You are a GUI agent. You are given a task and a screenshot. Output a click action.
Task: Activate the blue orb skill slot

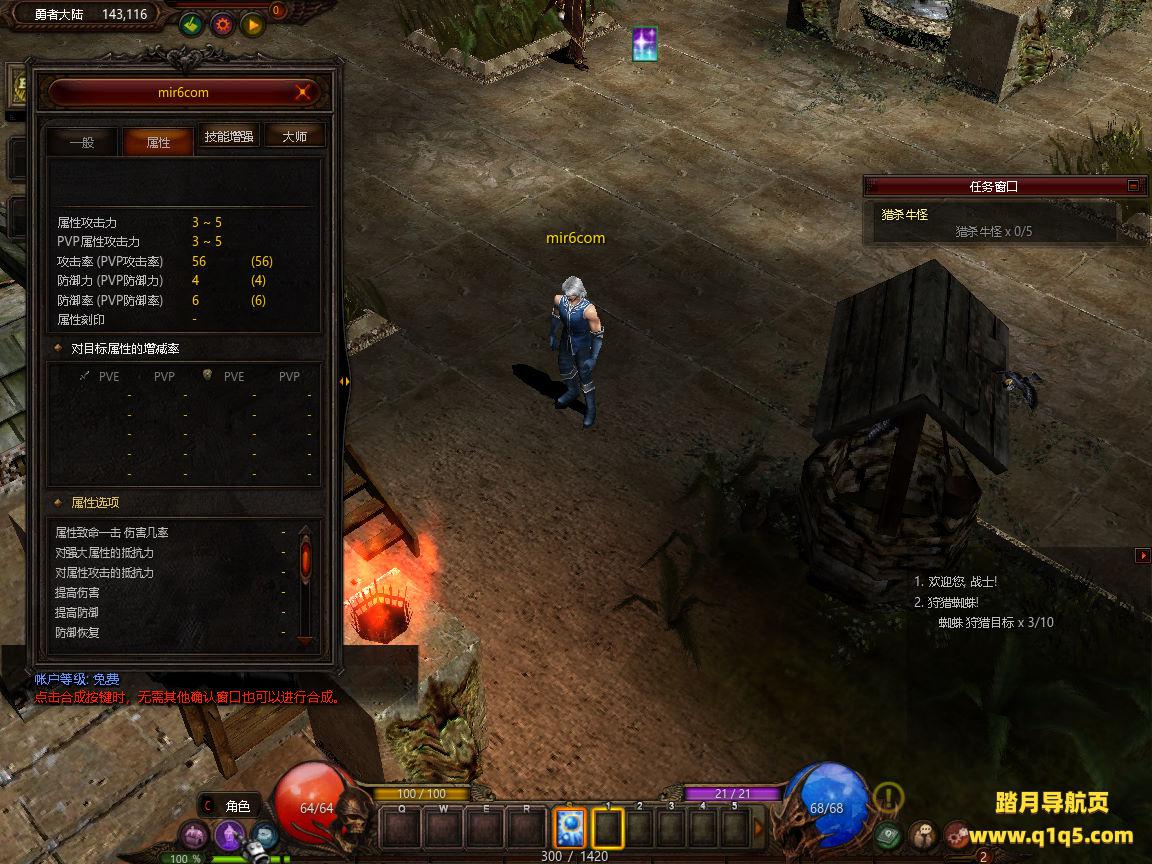(x=570, y=828)
